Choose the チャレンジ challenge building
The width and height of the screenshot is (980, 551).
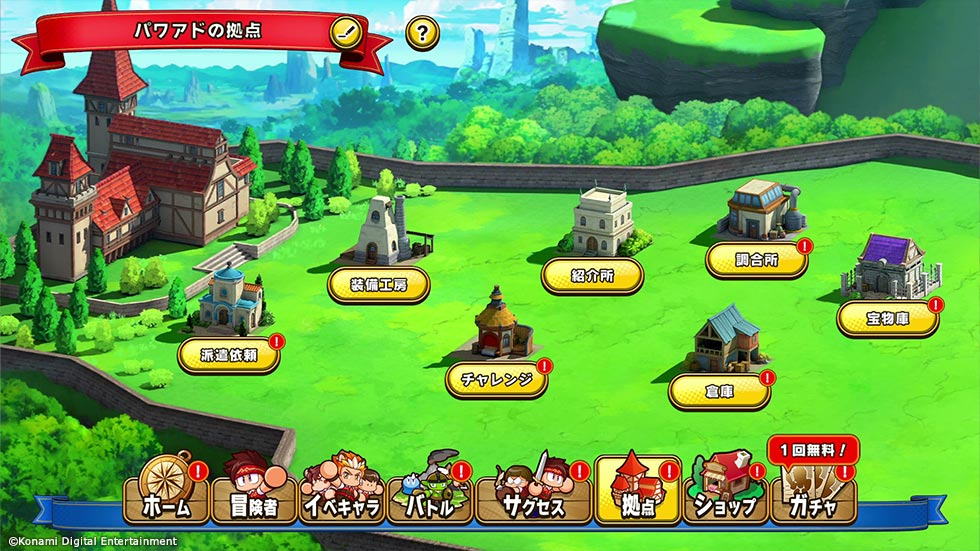[x=496, y=380]
